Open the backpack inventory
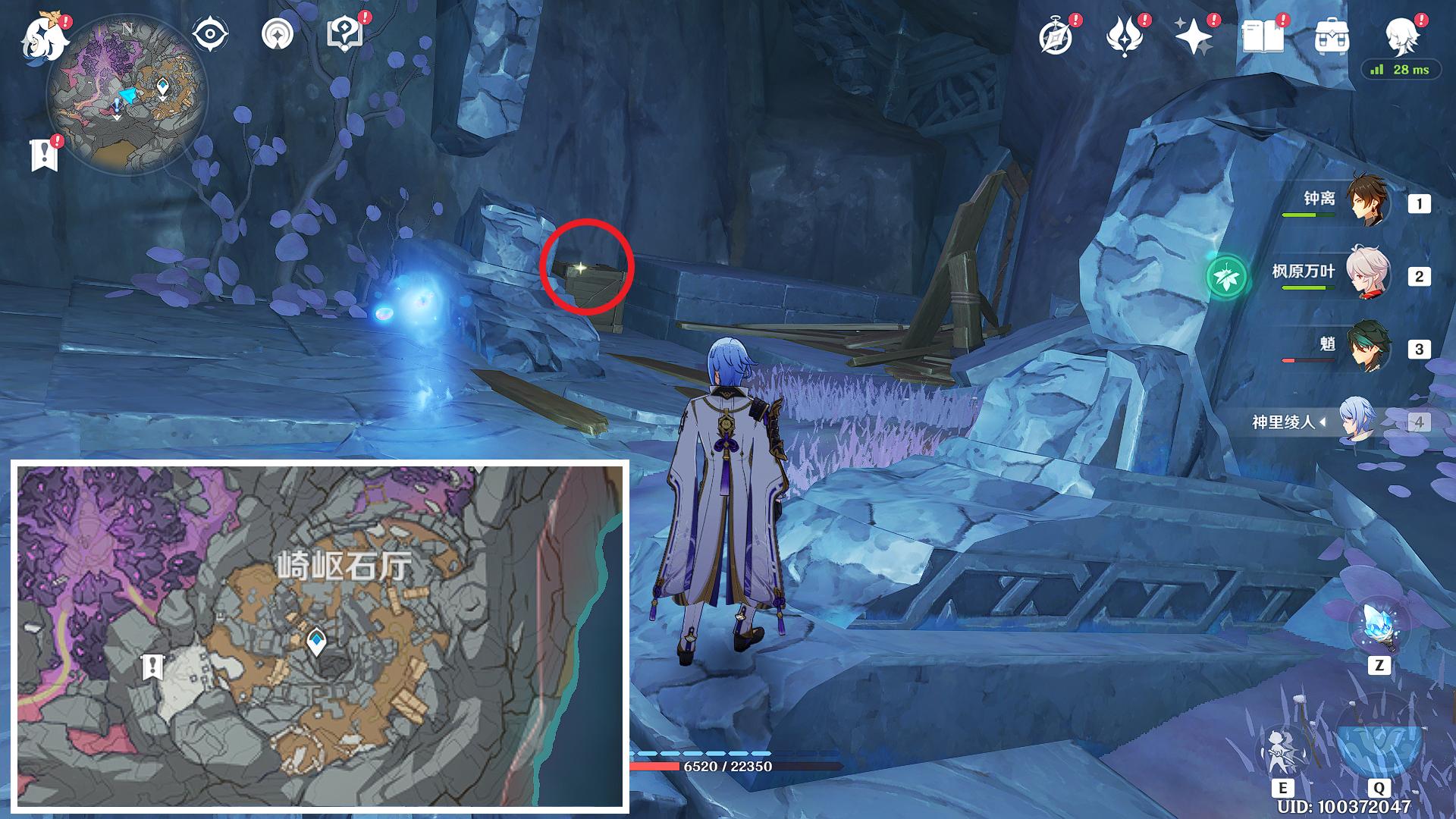This screenshot has width=1456, height=819. point(1331,36)
